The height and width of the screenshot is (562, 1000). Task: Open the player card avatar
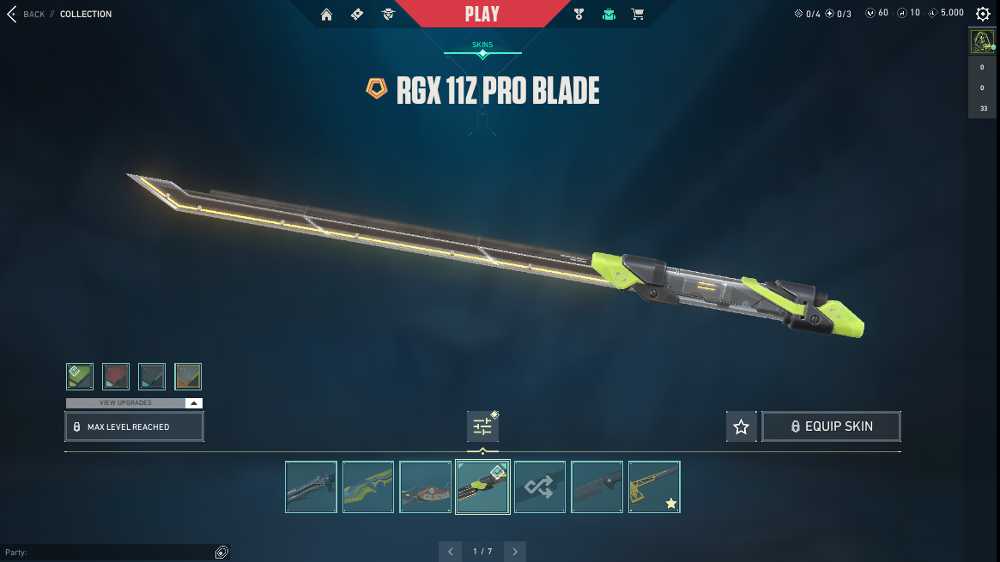[981, 42]
